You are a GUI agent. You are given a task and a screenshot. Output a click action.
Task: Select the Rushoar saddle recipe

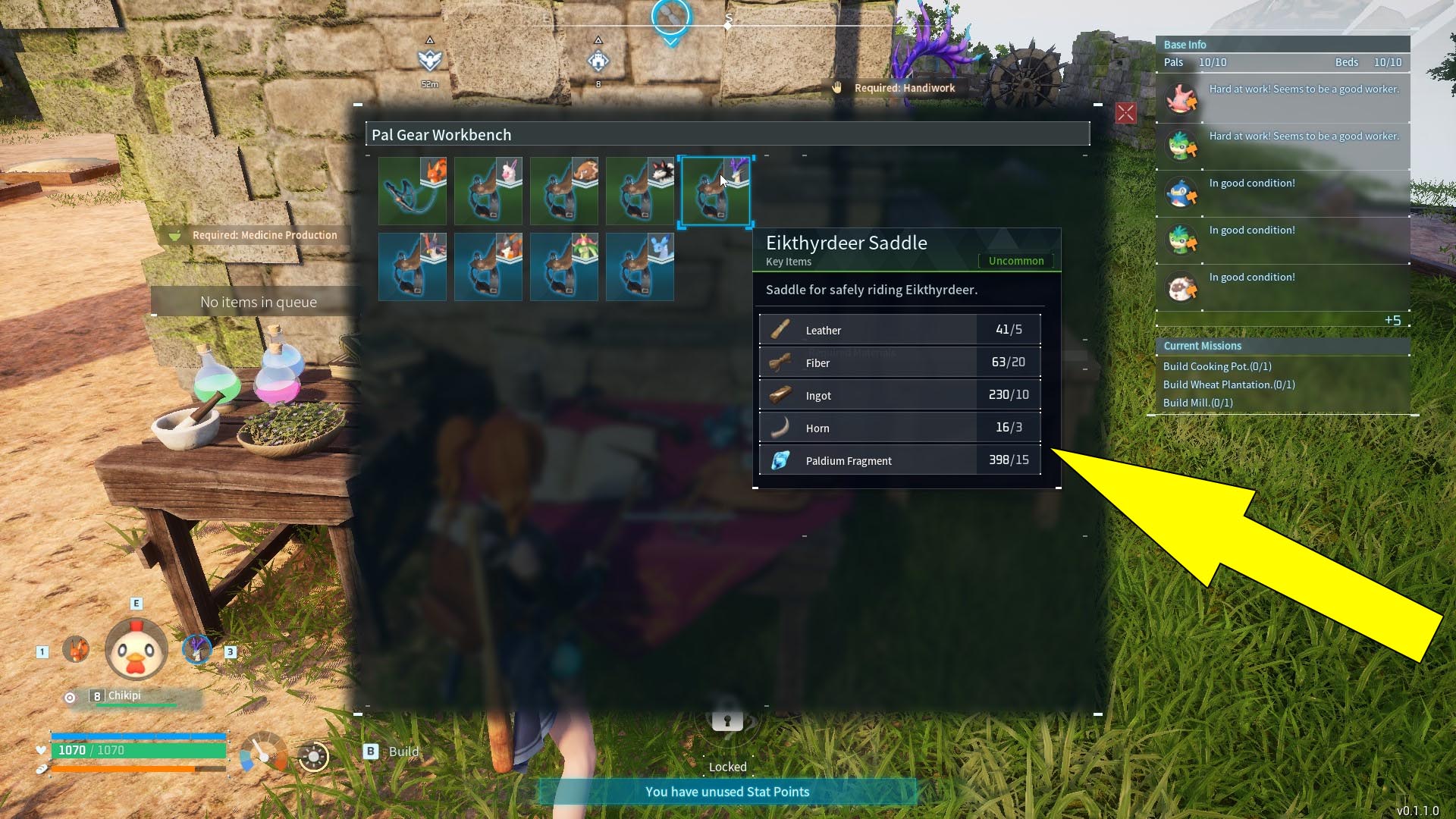pyautogui.click(x=563, y=191)
